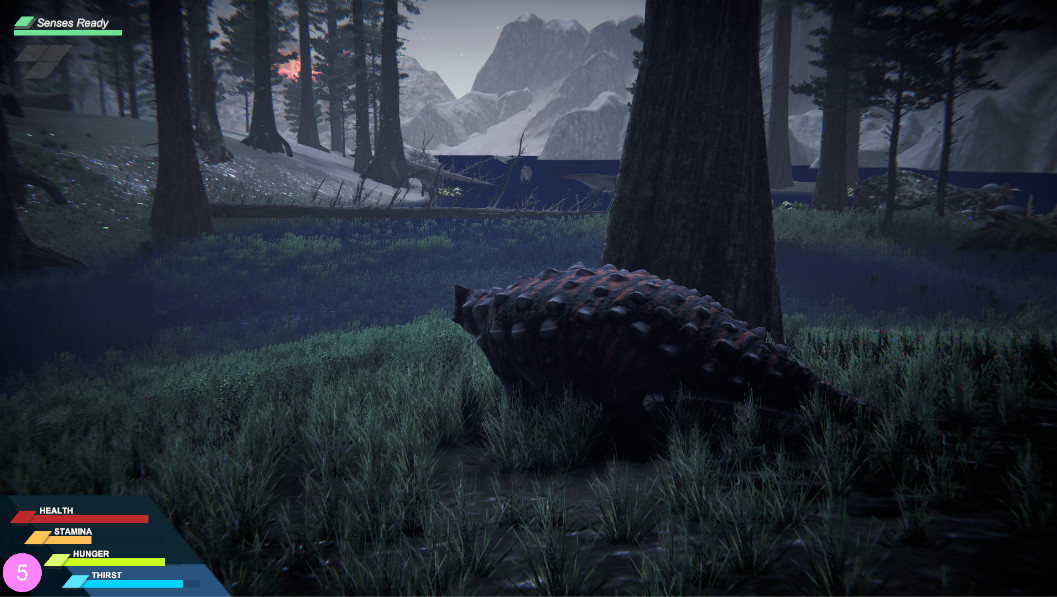Activate the Senses Ready ability indicator
This screenshot has width=1057, height=597.
[x=68, y=24]
